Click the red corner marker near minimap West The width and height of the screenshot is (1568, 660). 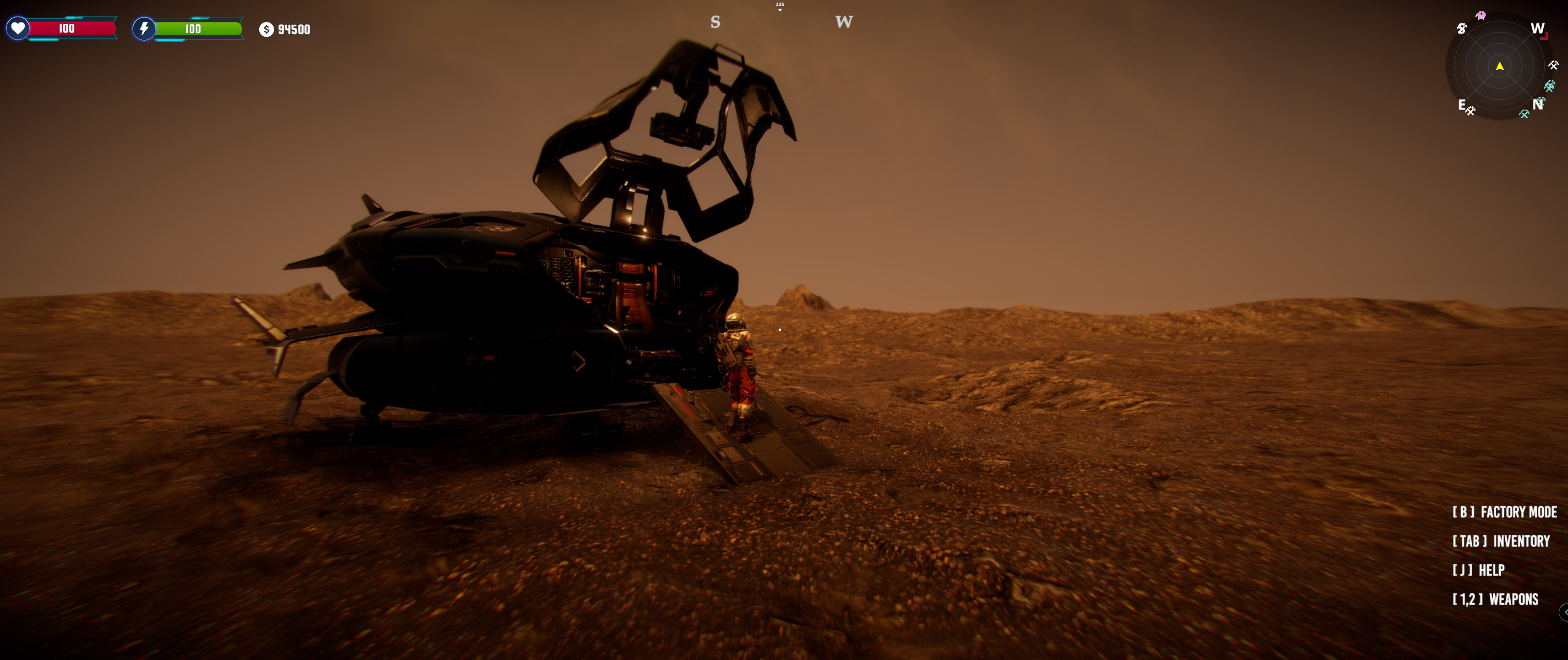pos(1544,36)
